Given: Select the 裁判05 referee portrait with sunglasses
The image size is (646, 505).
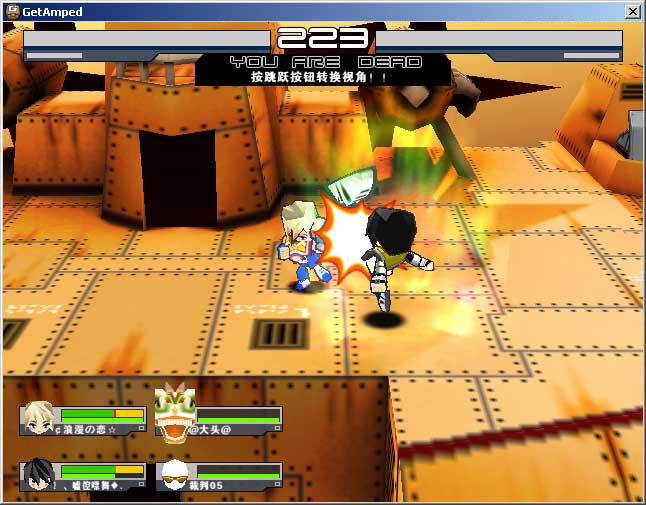Looking at the screenshot, I should tap(175, 474).
